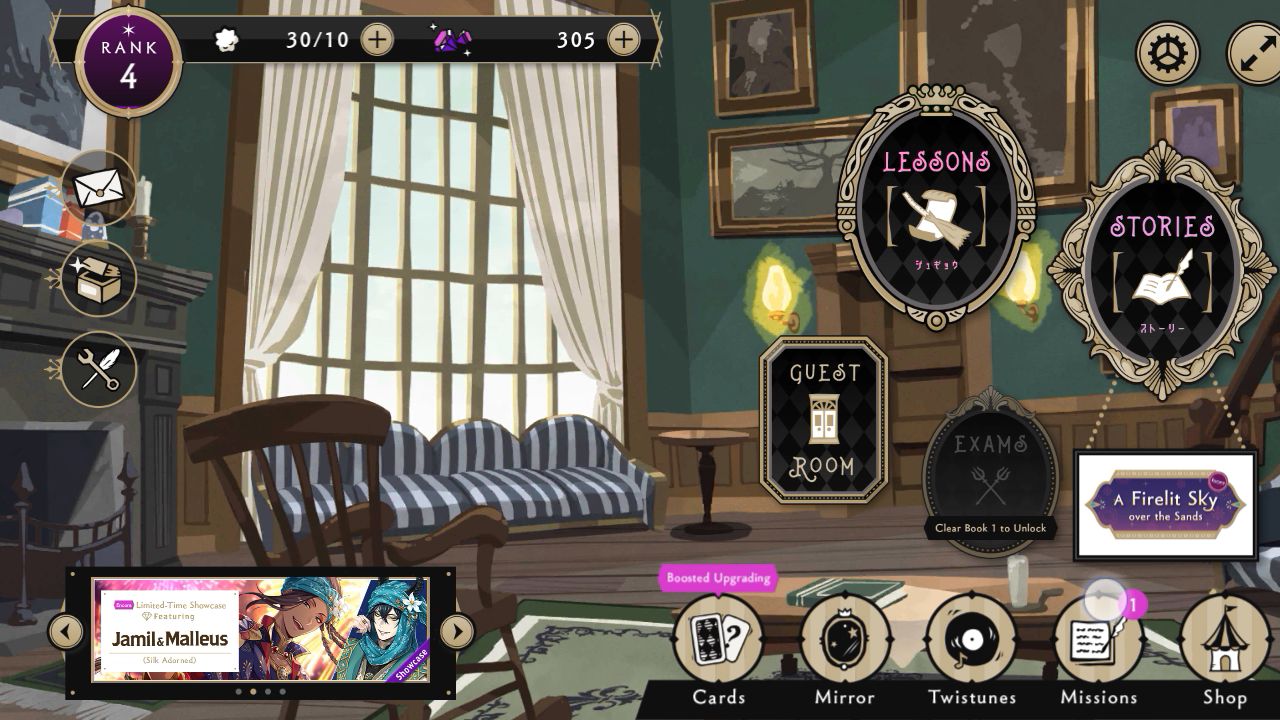Open the Stories menu
This screenshot has height=720, width=1280.
[x=1161, y=268]
